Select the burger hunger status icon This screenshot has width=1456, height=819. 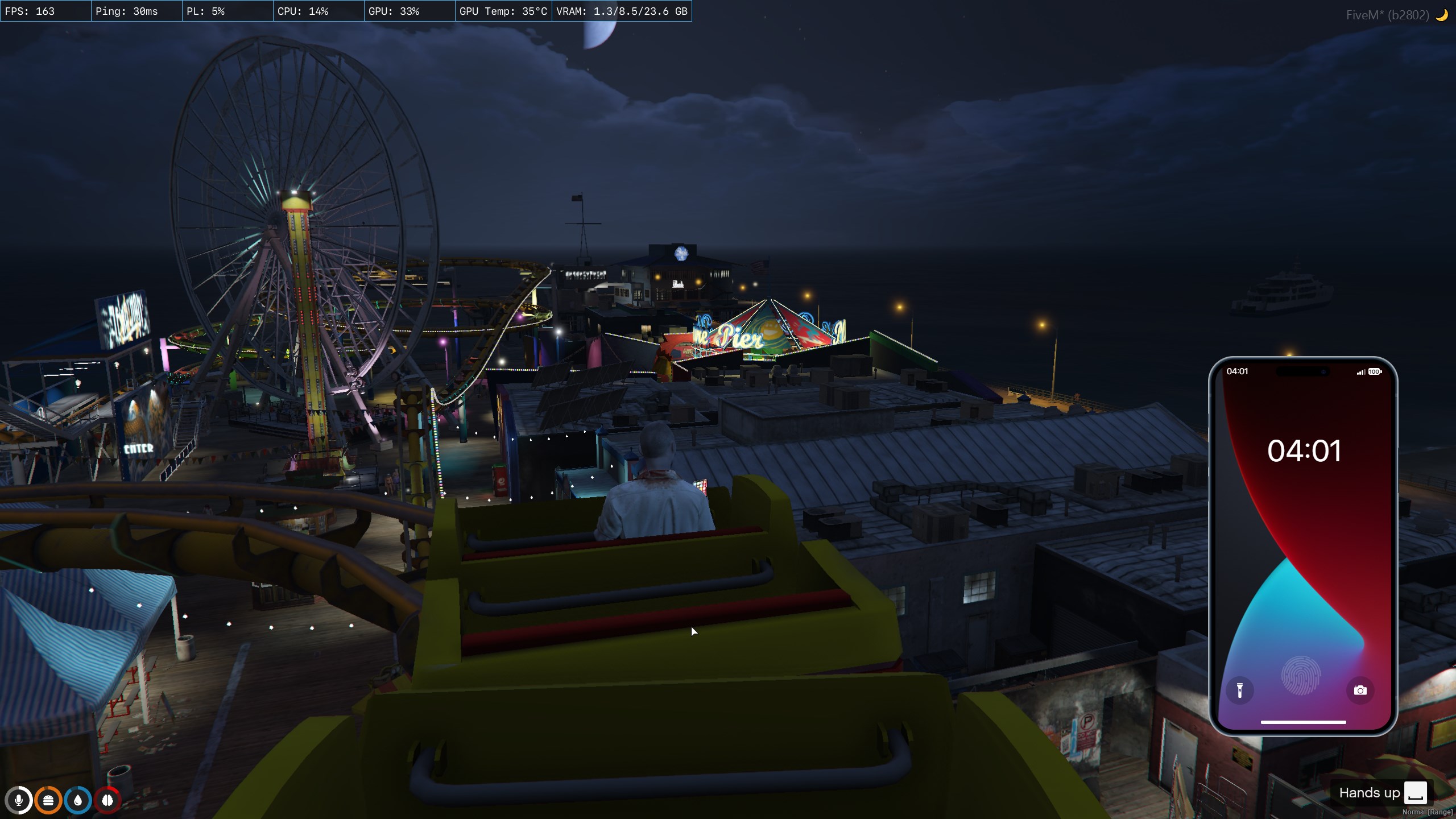[x=48, y=800]
